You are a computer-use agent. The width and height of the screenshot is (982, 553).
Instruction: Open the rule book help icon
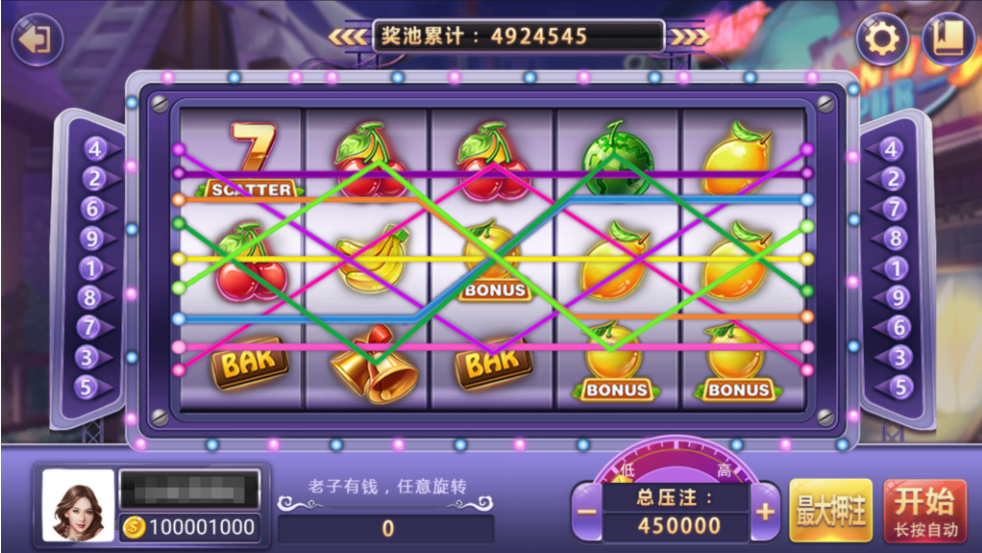pyautogui.click(x=947, y=40)
